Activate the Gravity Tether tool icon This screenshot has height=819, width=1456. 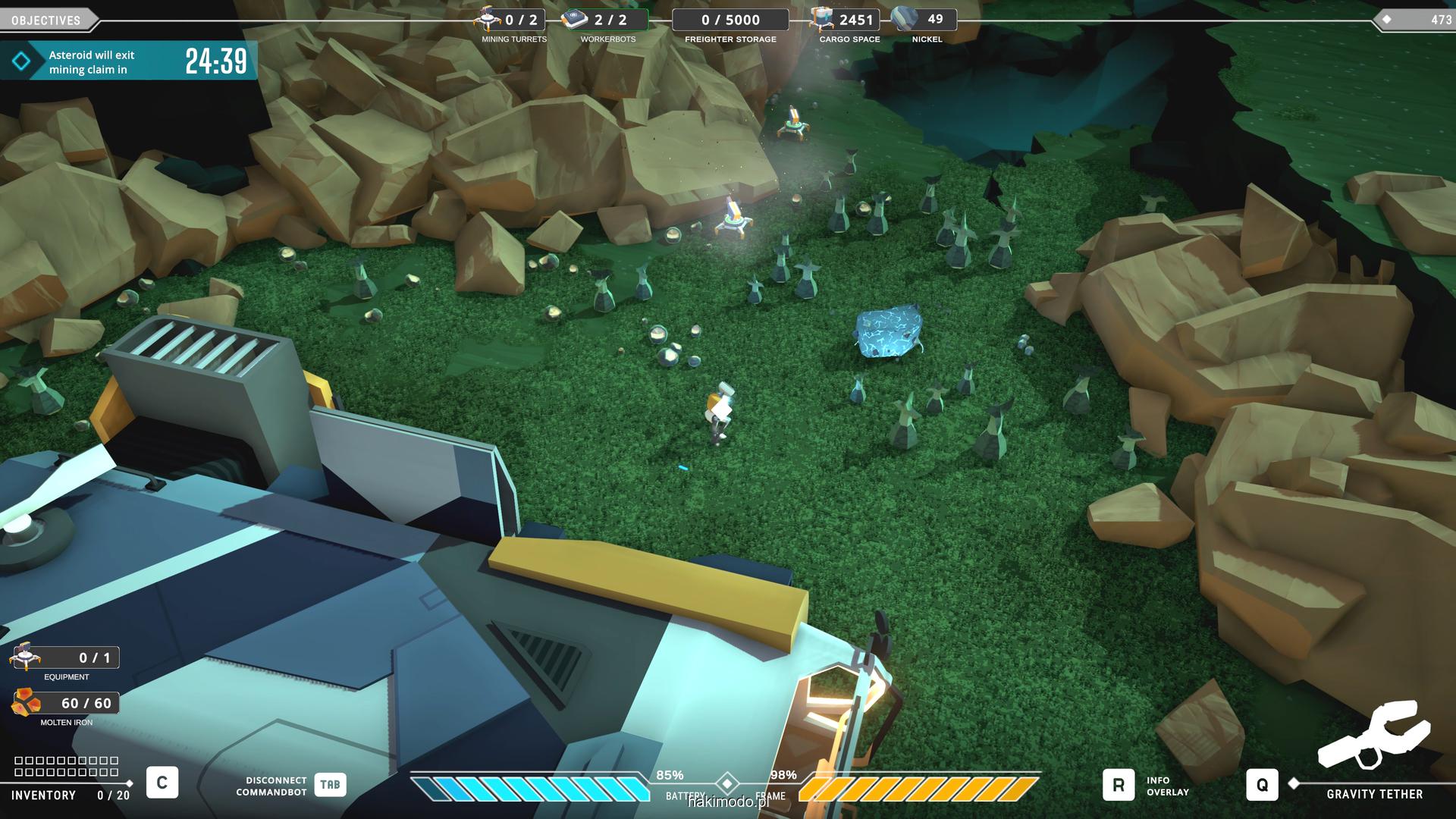[1373, 734]
